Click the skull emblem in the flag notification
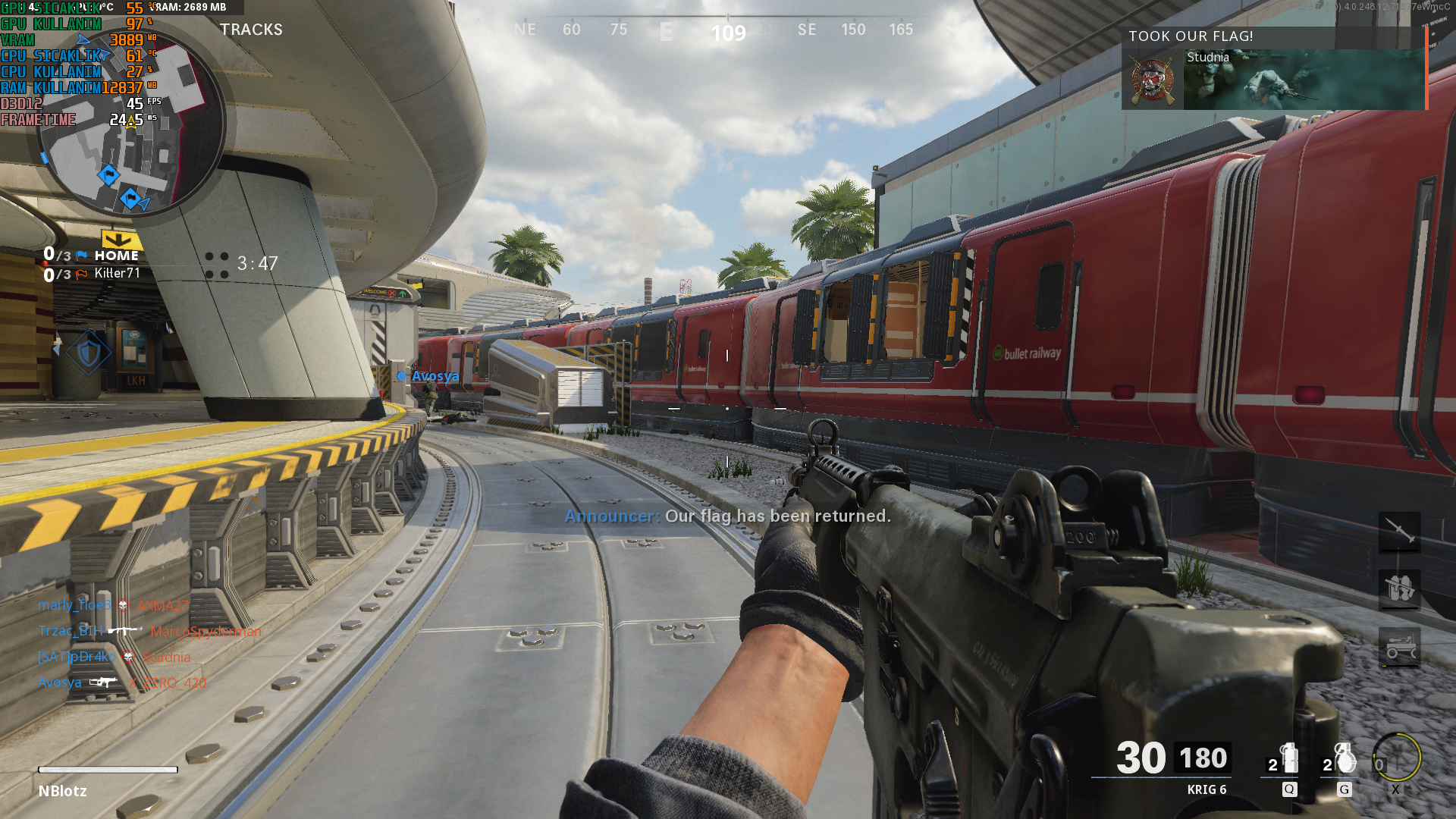Screen dimensions: 1456x819 [x=1152, y=79]
